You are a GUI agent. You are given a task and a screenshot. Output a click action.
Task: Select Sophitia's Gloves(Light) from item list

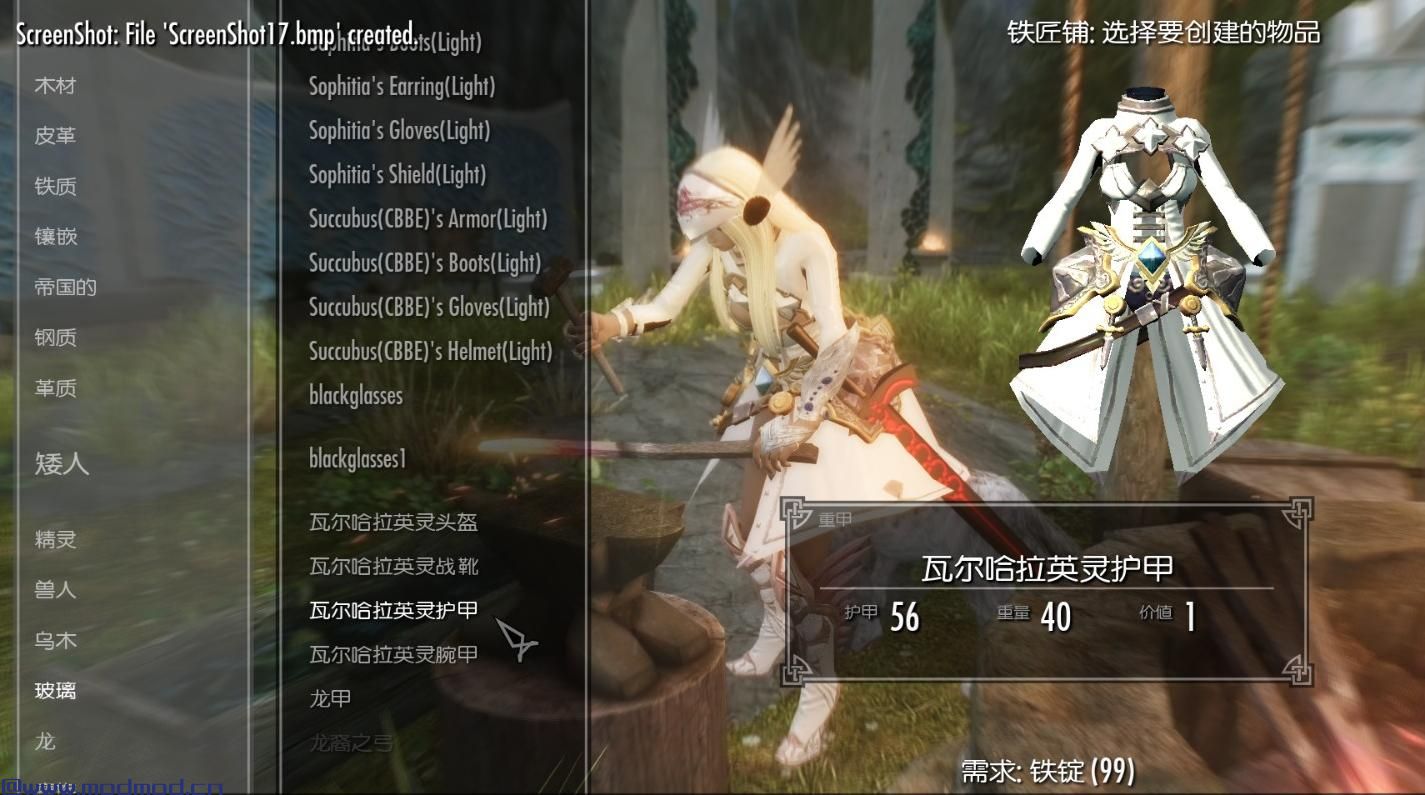point(398,130)
